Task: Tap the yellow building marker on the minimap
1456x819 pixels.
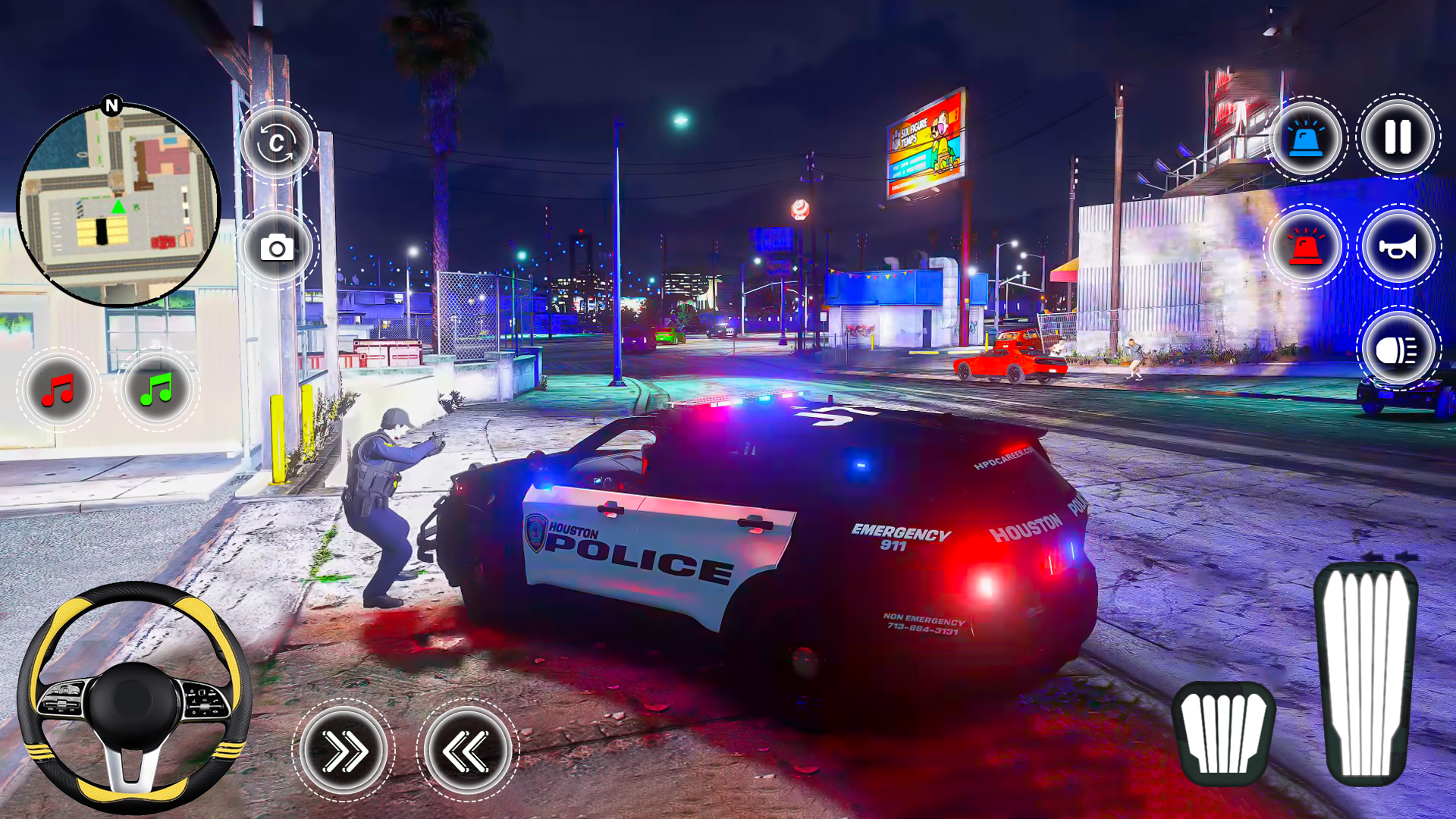Action: click(x=102, y=231)
